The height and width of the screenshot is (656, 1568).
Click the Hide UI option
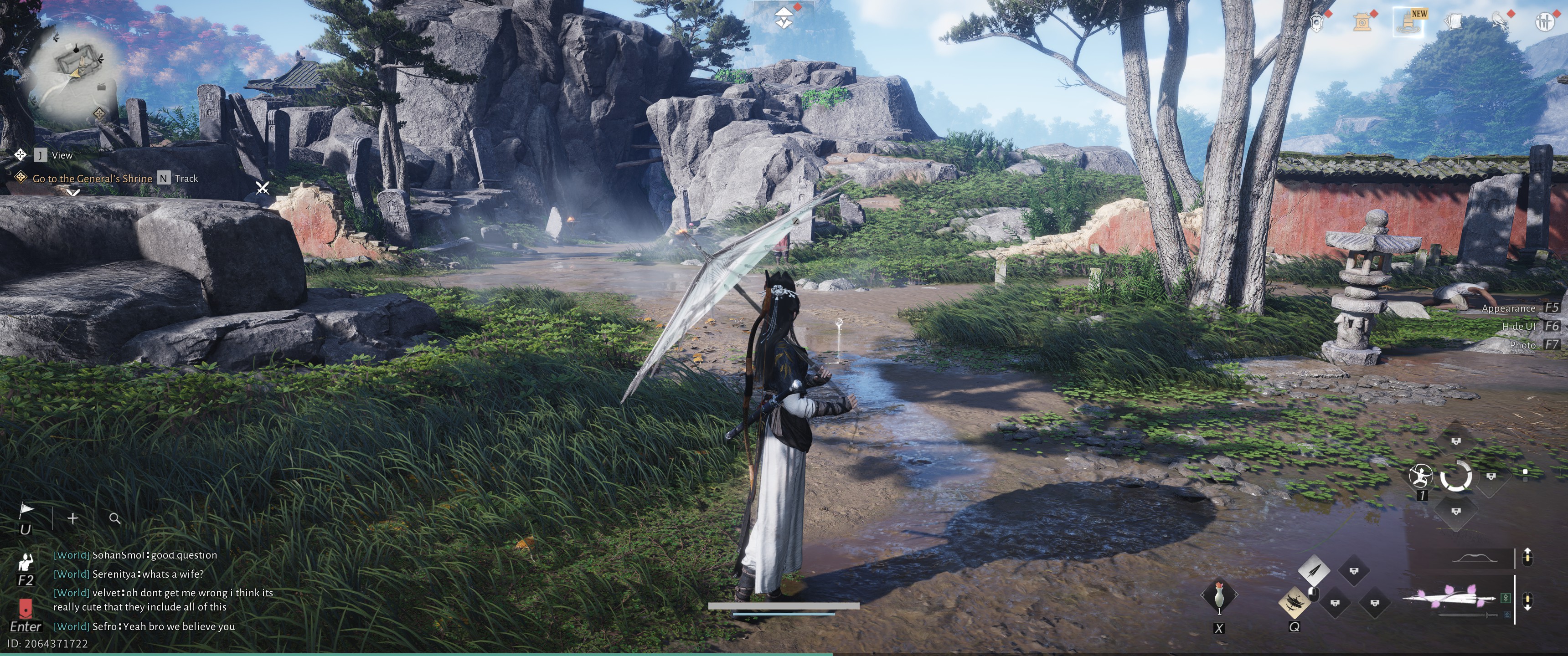point(1519,326)
